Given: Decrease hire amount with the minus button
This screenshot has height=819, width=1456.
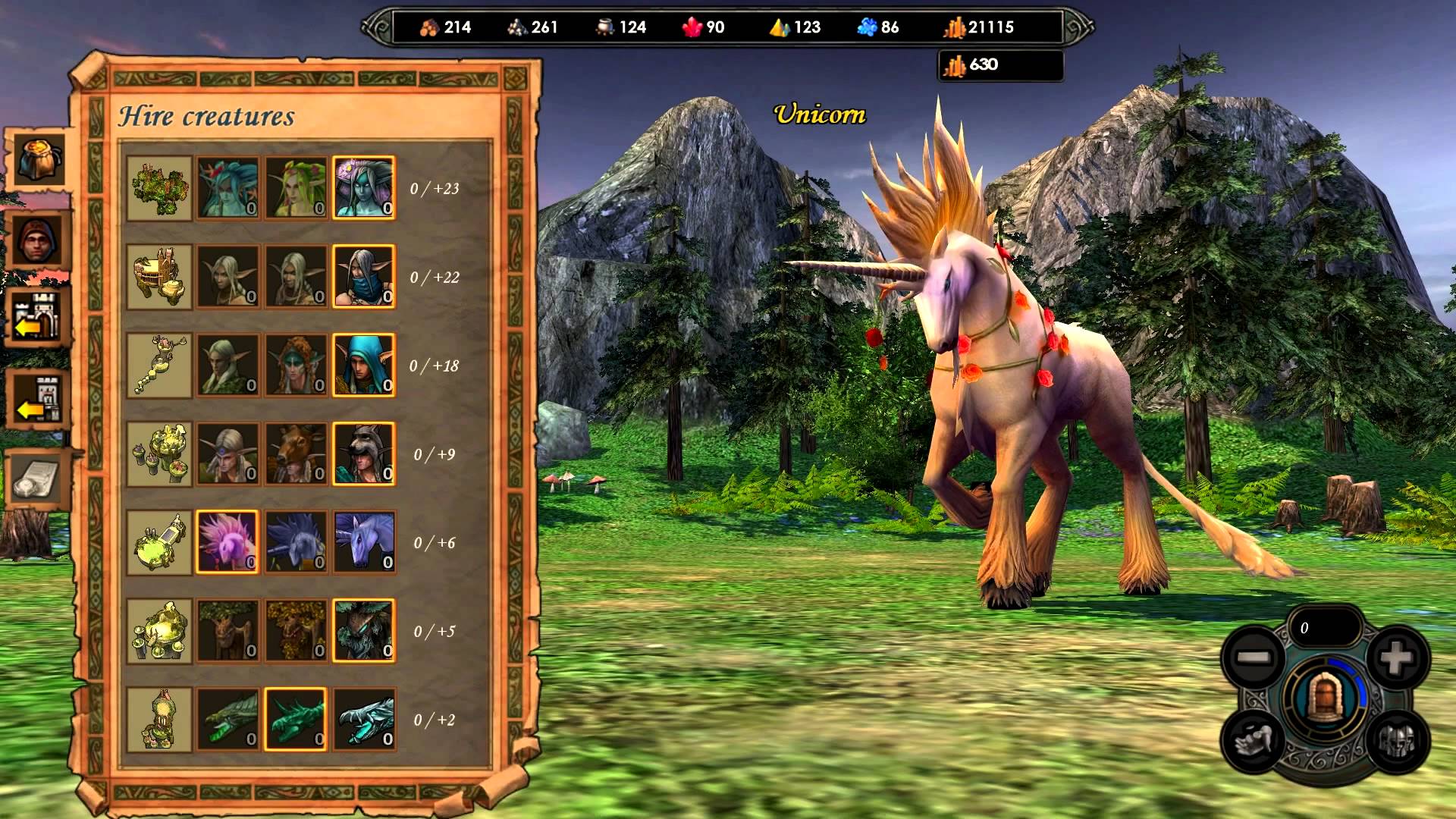Looking at the screenshot, I should pyautogui.click(x=1254, y=657).
